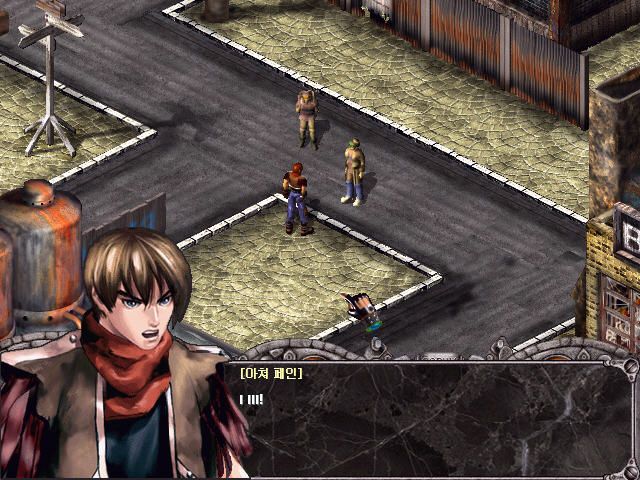Advance the dialogue box text
The width and height of the screenshot is (640, 480).
click(x=430, y=418)
